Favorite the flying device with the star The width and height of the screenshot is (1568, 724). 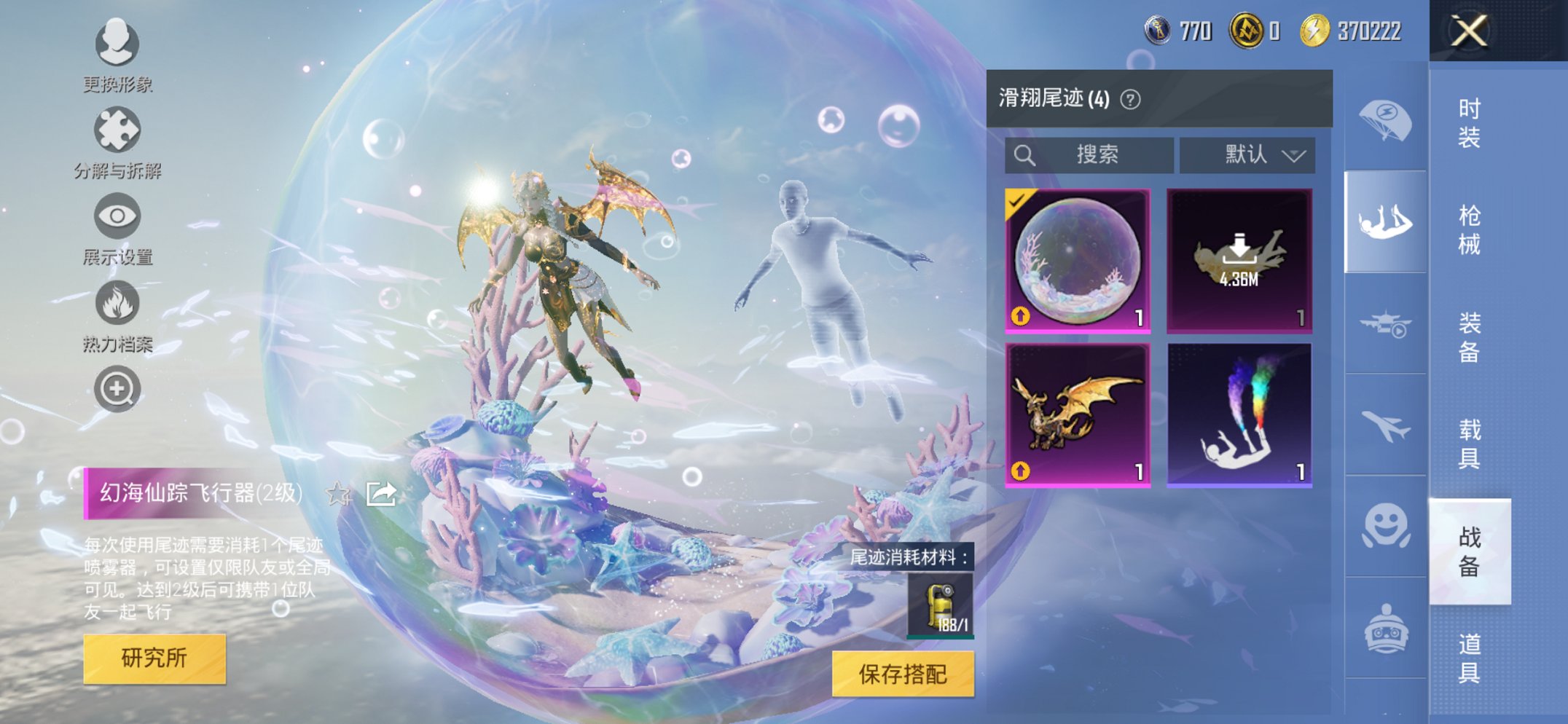[336, 495]
